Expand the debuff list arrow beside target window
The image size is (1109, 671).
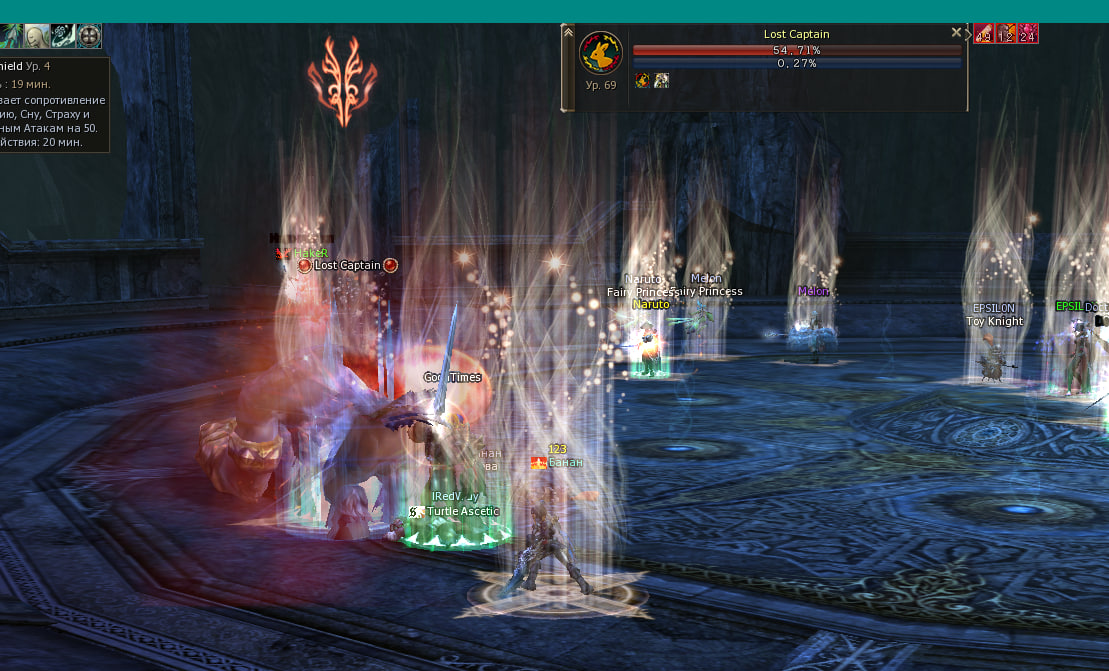[x=967, y=34]
